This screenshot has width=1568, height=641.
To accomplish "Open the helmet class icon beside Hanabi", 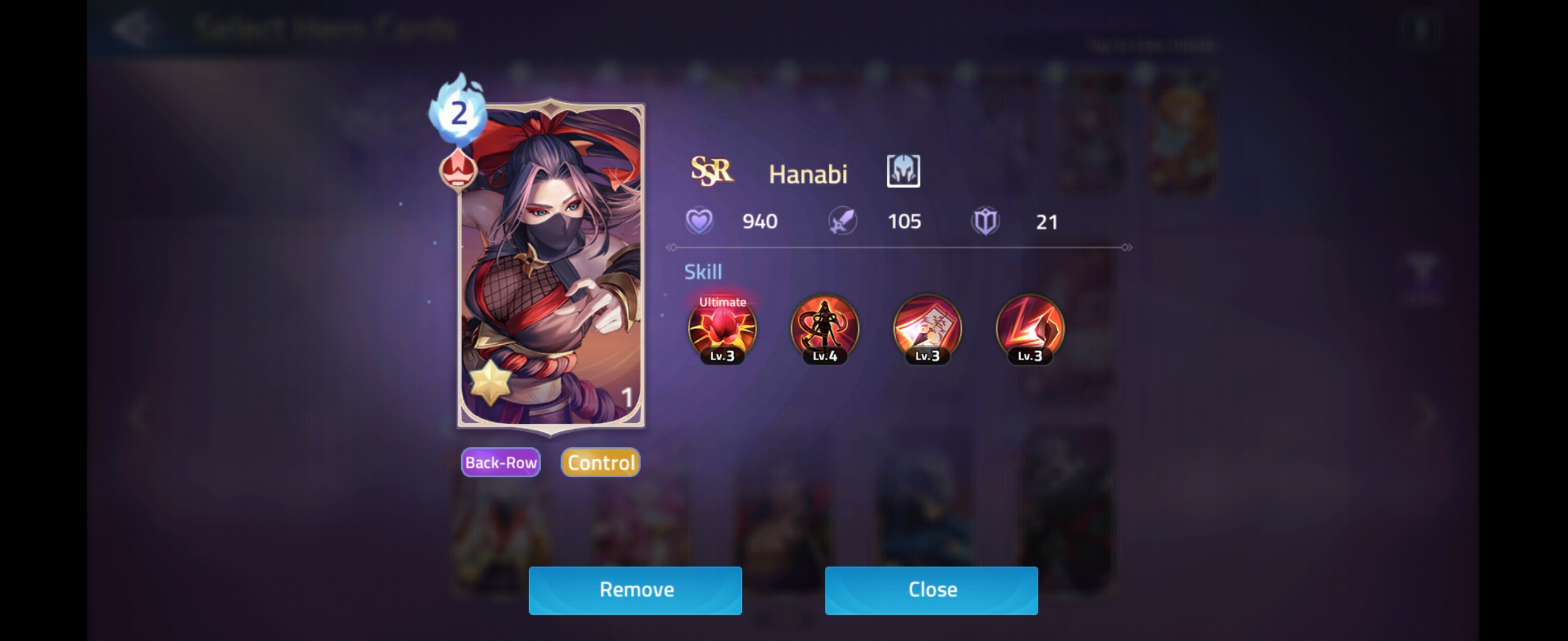I will [903, 172].
